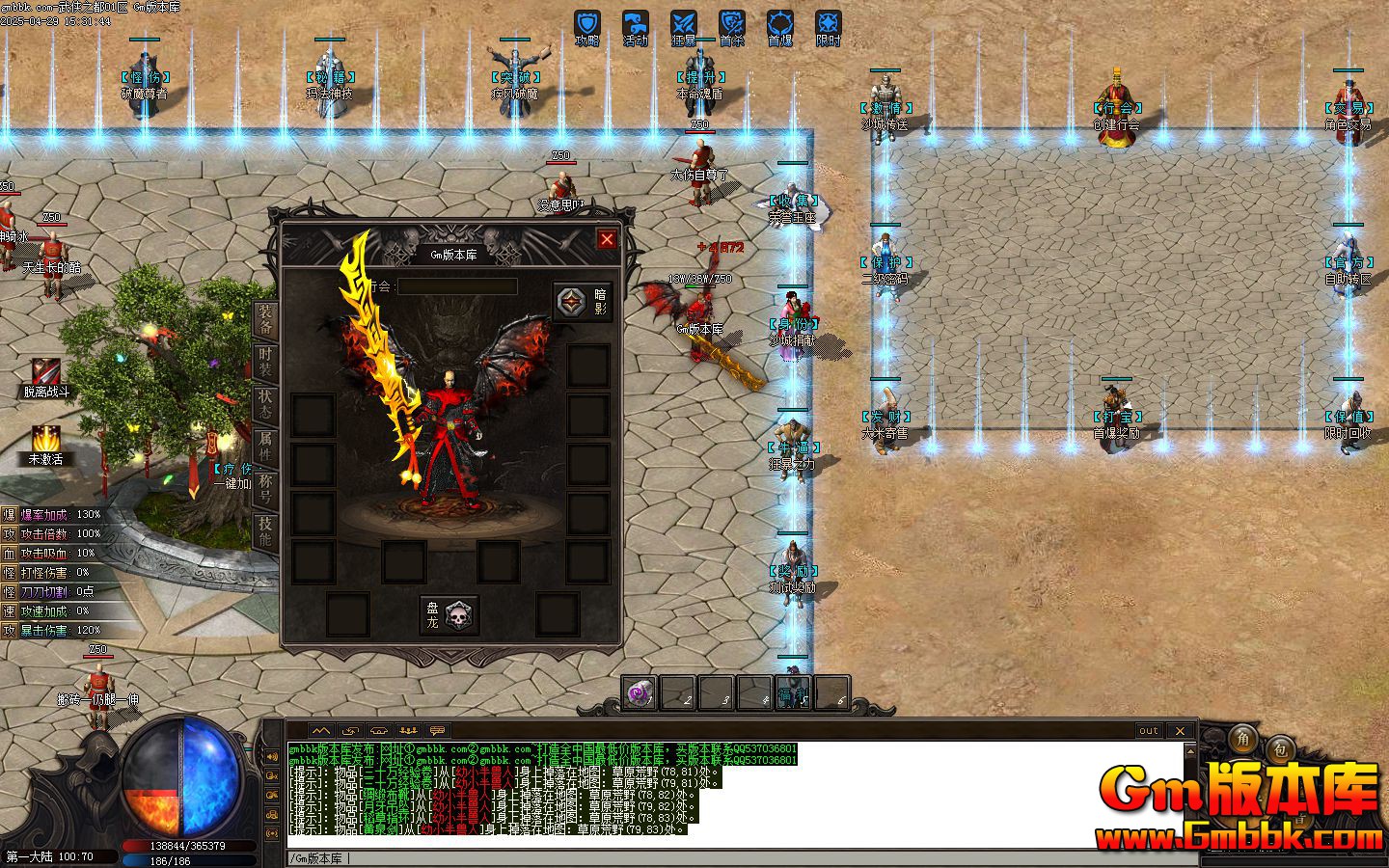This screenshot has width=1389, height=868.
Task: Click the chat window's out button
Action: click(1148, 731)
